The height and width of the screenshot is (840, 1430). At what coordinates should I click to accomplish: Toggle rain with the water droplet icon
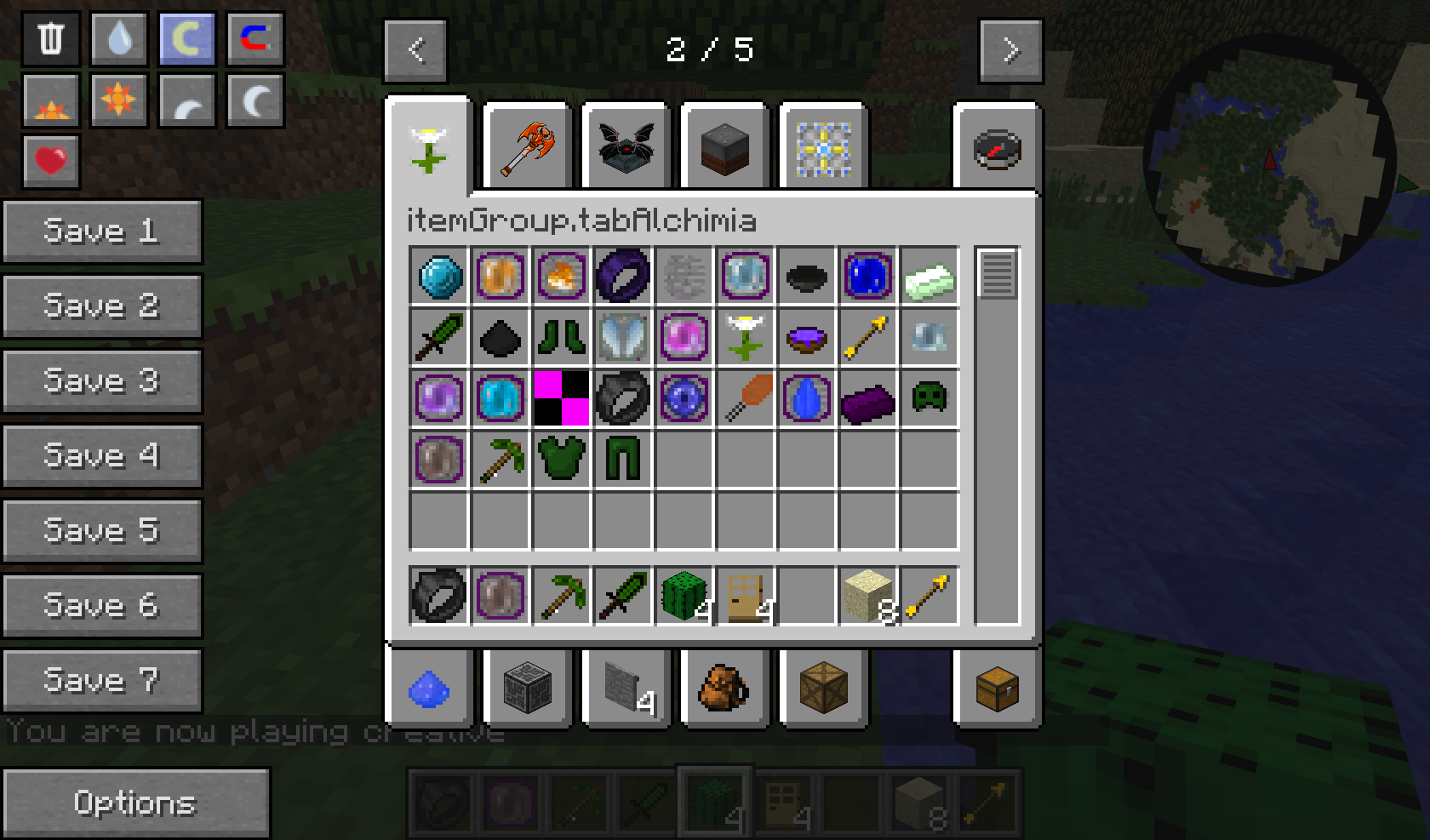pyautogui.click(x=118, y=38)
